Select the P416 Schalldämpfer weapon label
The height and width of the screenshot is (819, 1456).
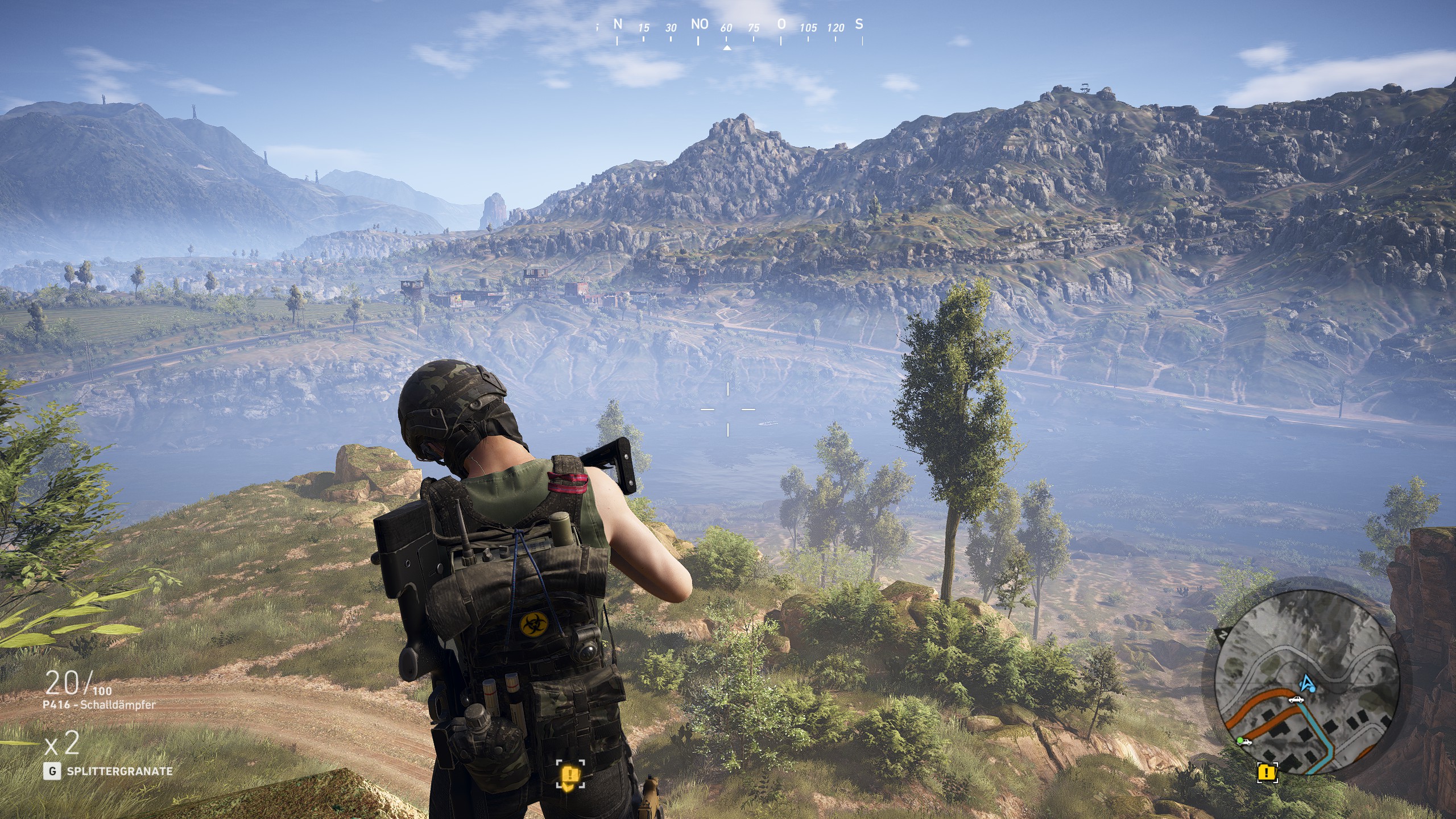pos(100,705)
